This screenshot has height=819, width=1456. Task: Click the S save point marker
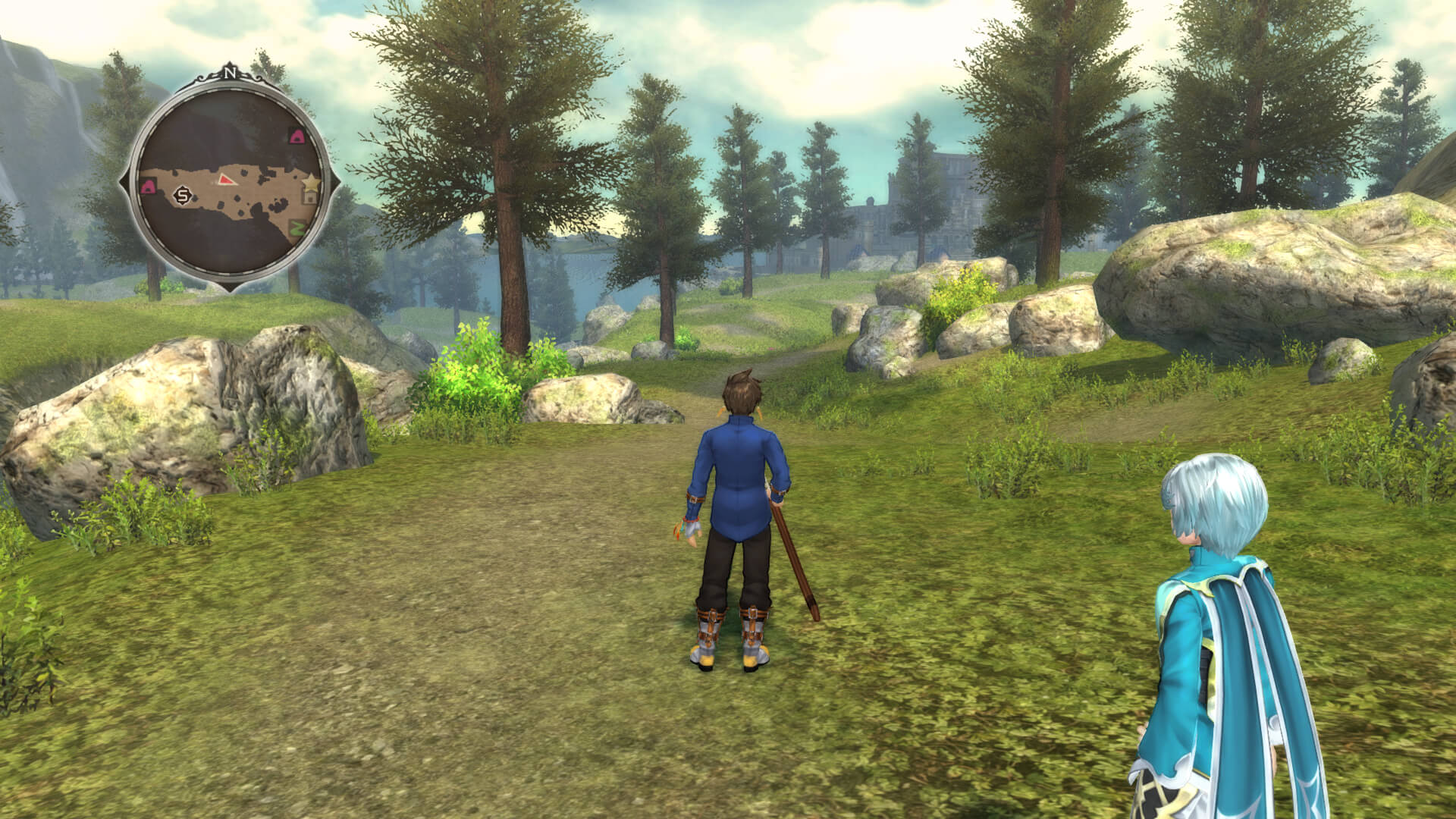pos(182,196)
